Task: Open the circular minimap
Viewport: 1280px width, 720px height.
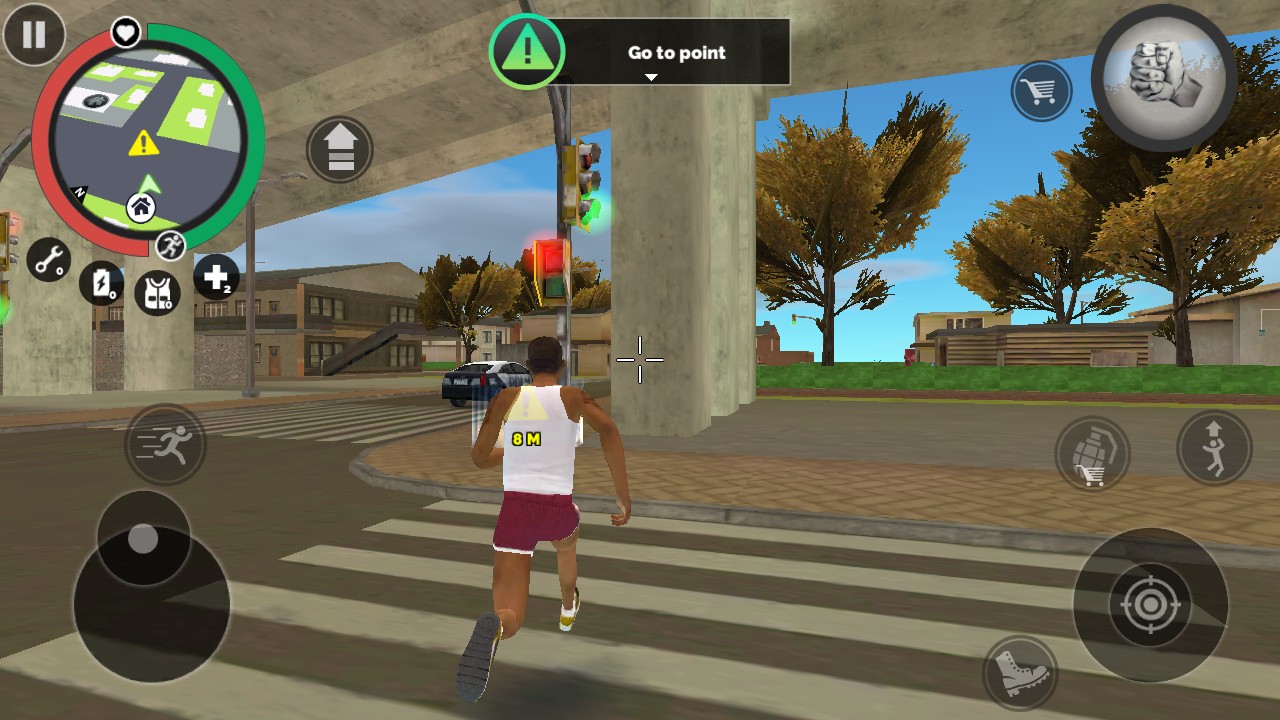Action: pyautogui.click(x=148, y=140)
